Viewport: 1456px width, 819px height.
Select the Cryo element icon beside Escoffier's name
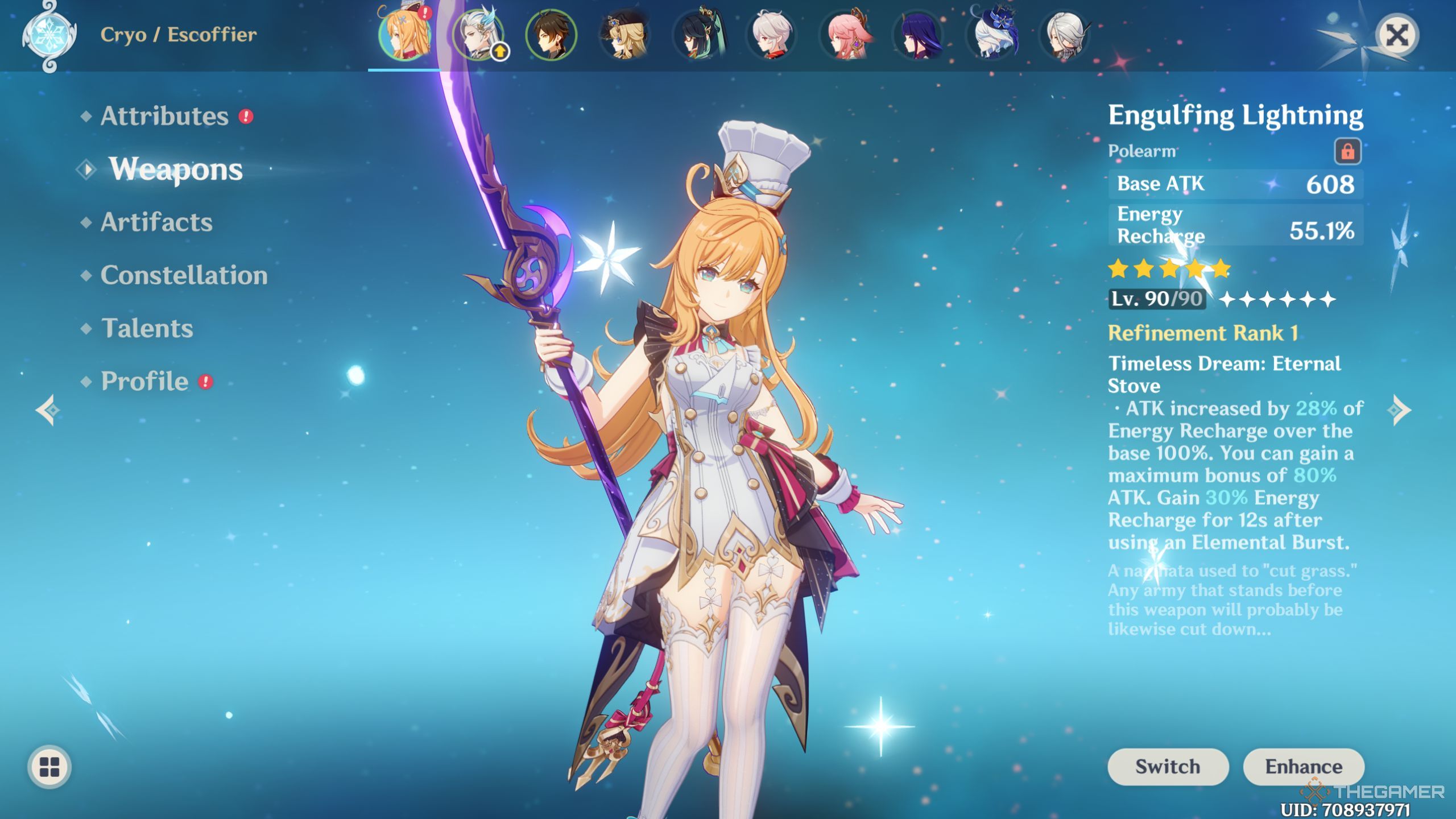(x=50, y=34)
